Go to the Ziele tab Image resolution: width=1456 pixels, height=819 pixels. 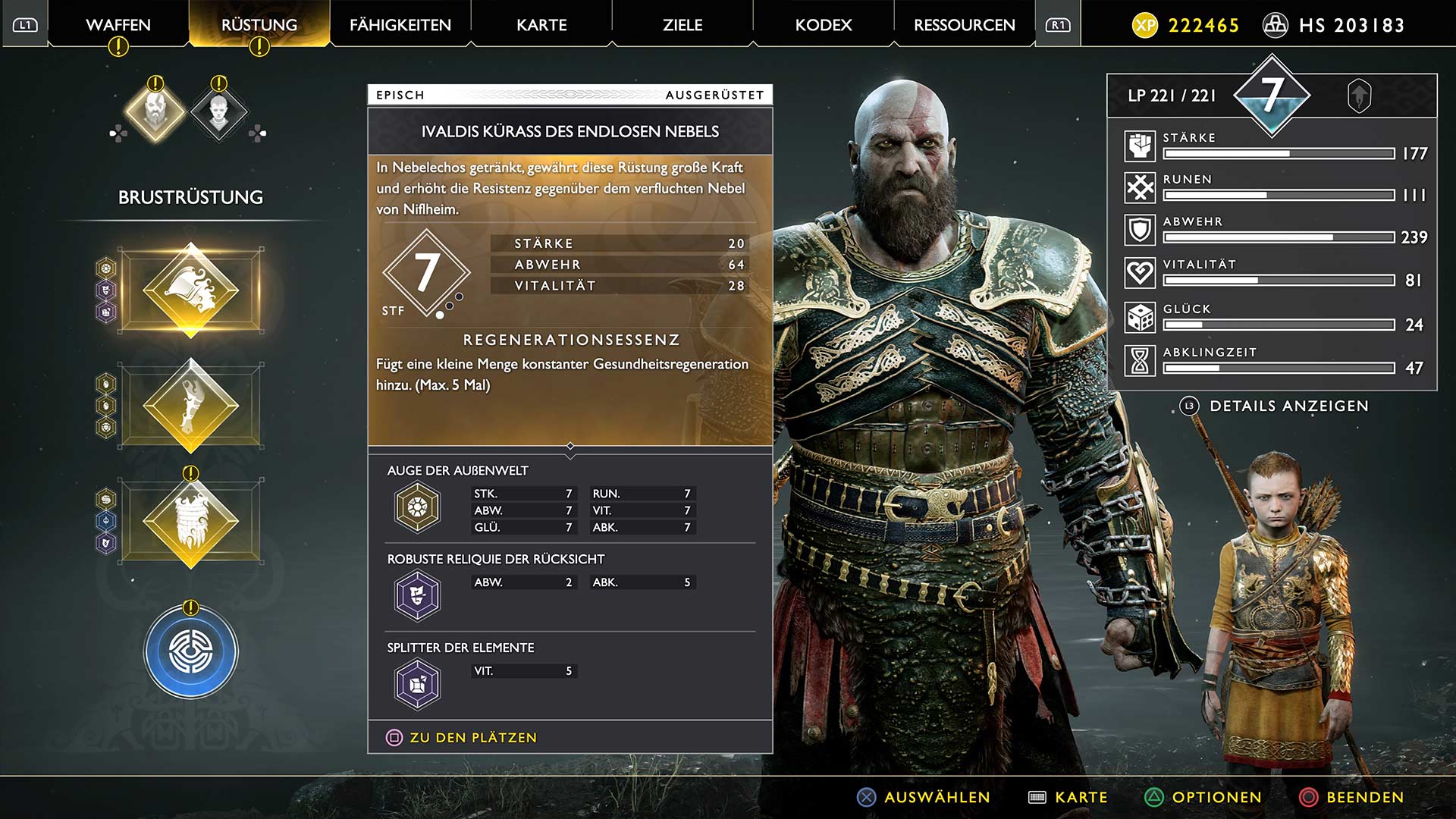(682, 25)
